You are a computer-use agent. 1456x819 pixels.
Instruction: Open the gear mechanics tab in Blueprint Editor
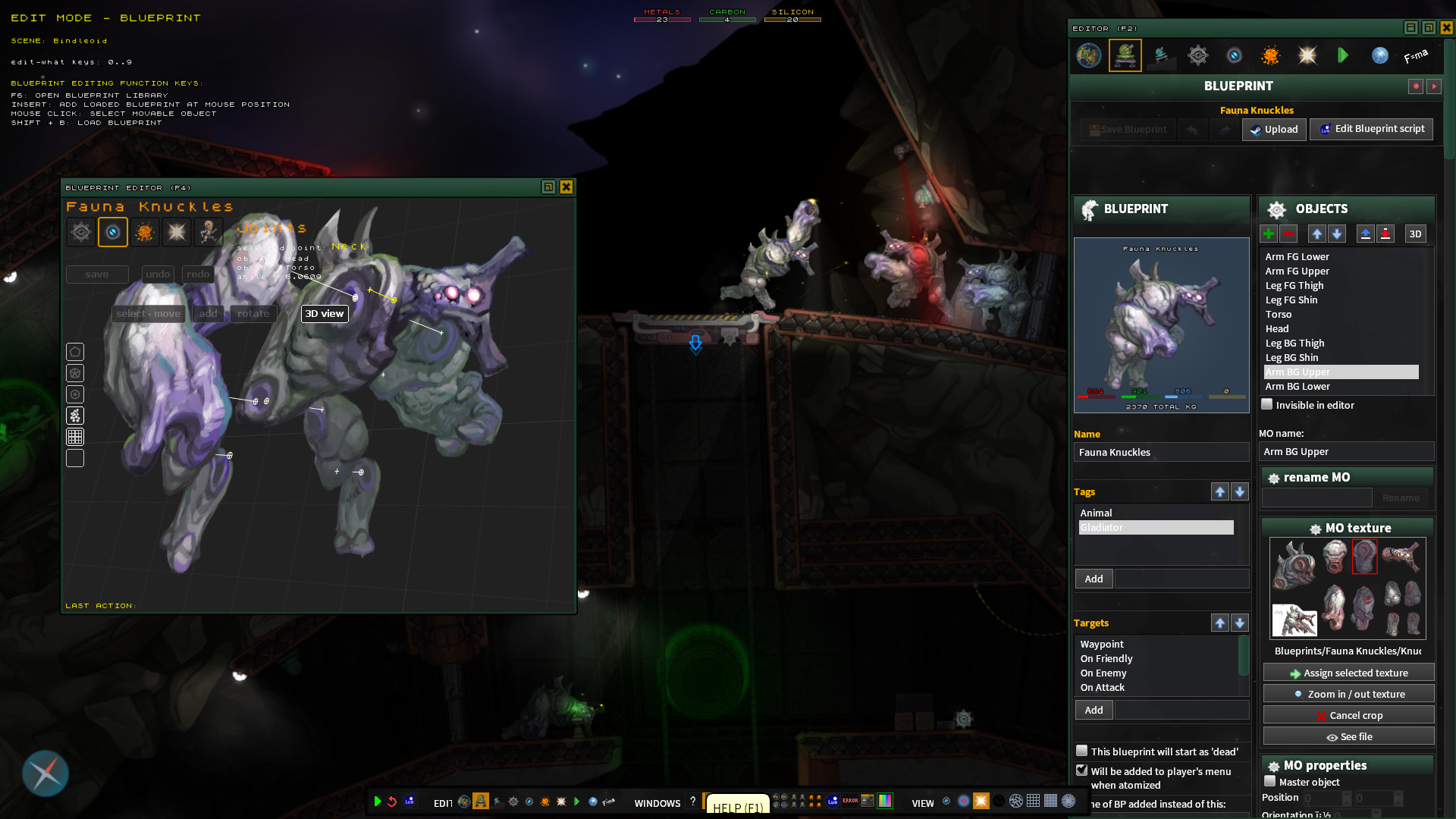pyautogui.click(x=81, y=232)
